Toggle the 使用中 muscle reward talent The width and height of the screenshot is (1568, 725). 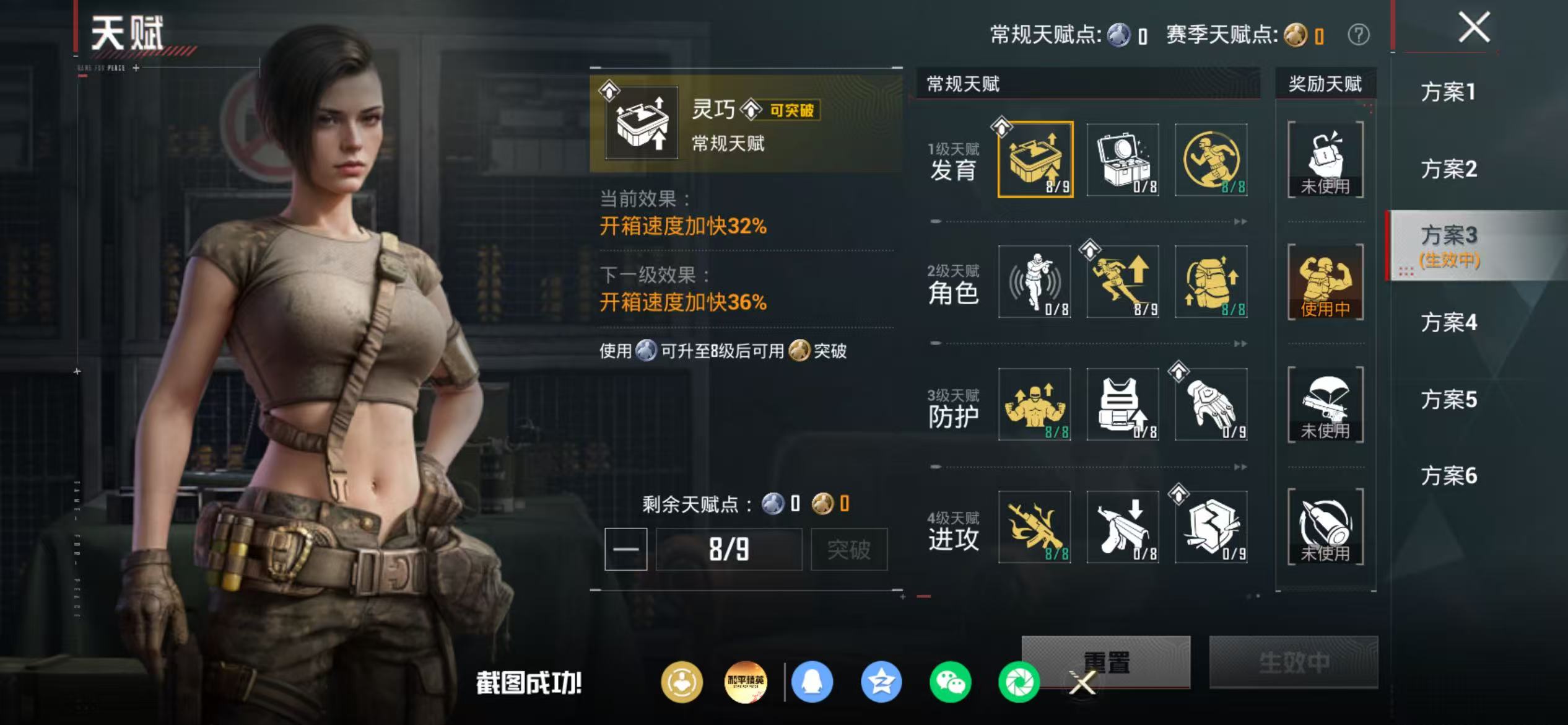[x=1325, y=282]
